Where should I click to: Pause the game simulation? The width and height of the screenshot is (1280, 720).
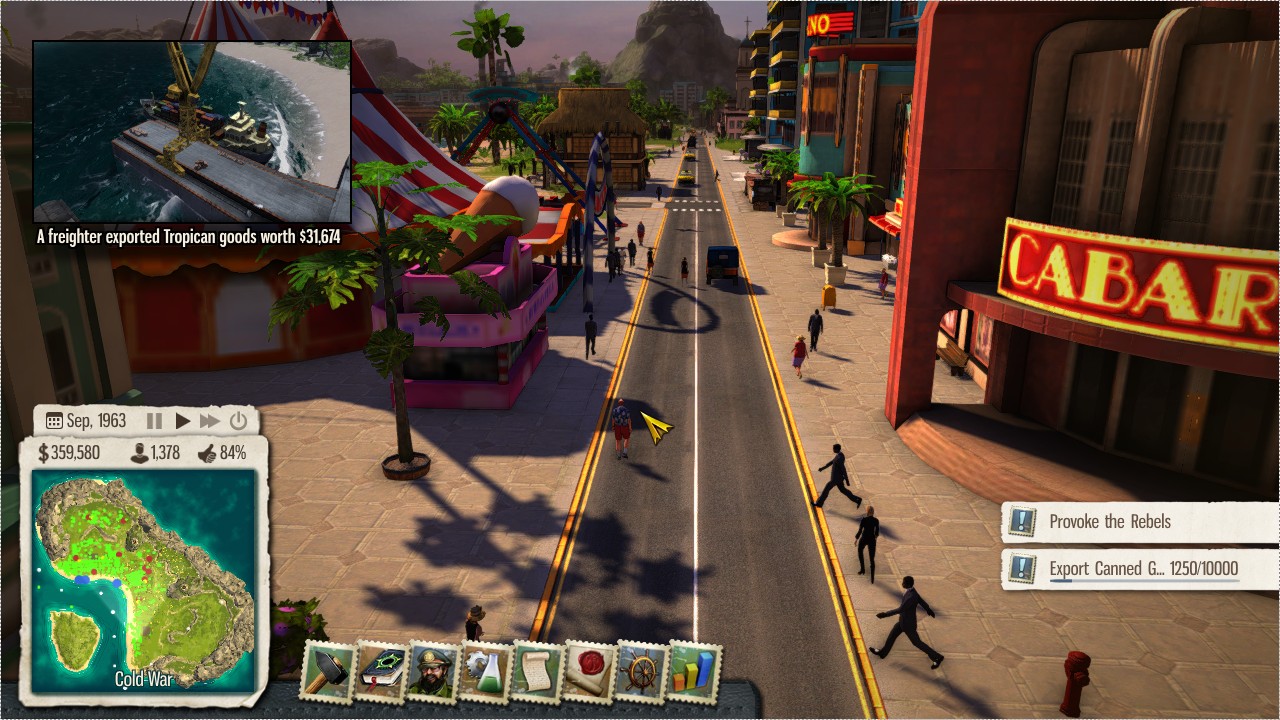click(x=155, y=421)
